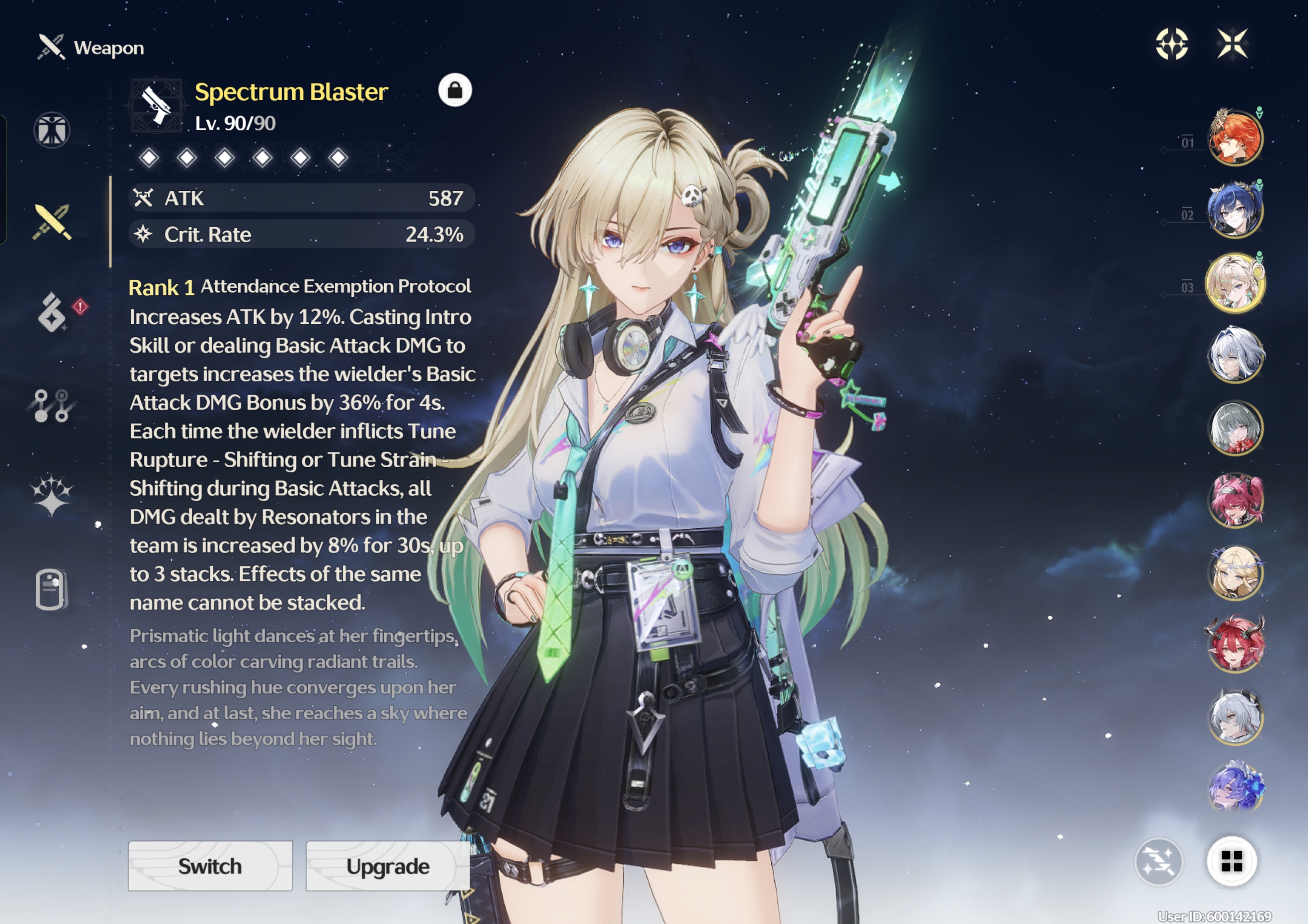
Task: Close the resonator menu
Action: [x=1232, y=44]
